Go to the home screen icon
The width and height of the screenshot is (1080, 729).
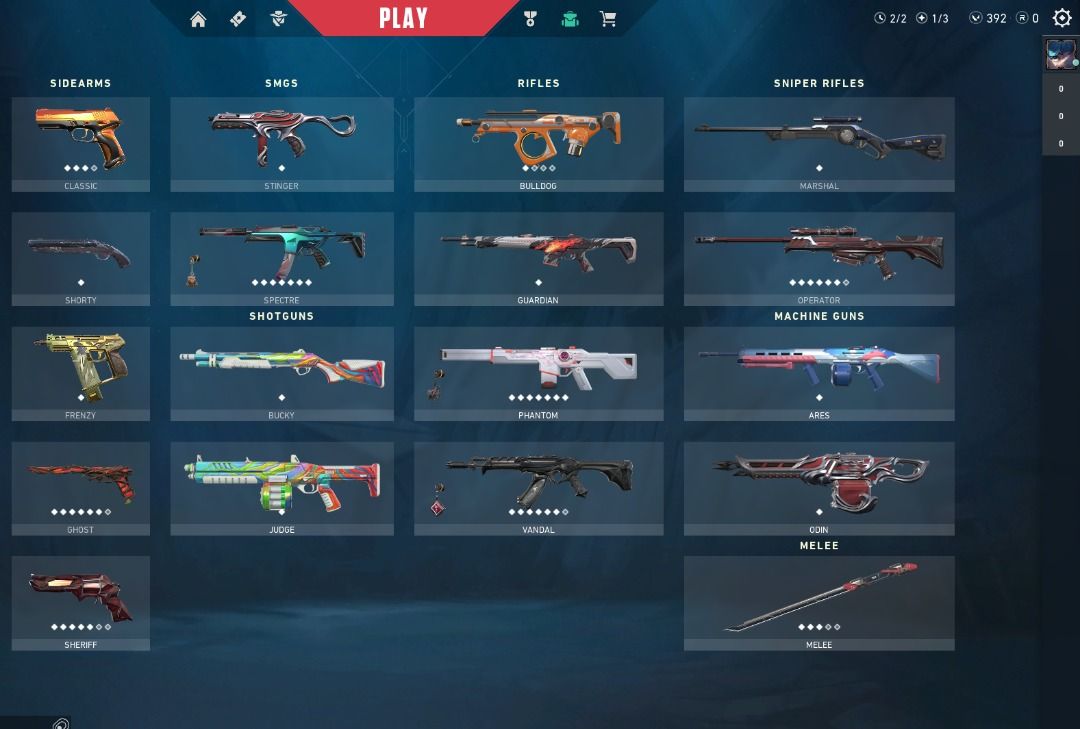click(x=198, y=19)
